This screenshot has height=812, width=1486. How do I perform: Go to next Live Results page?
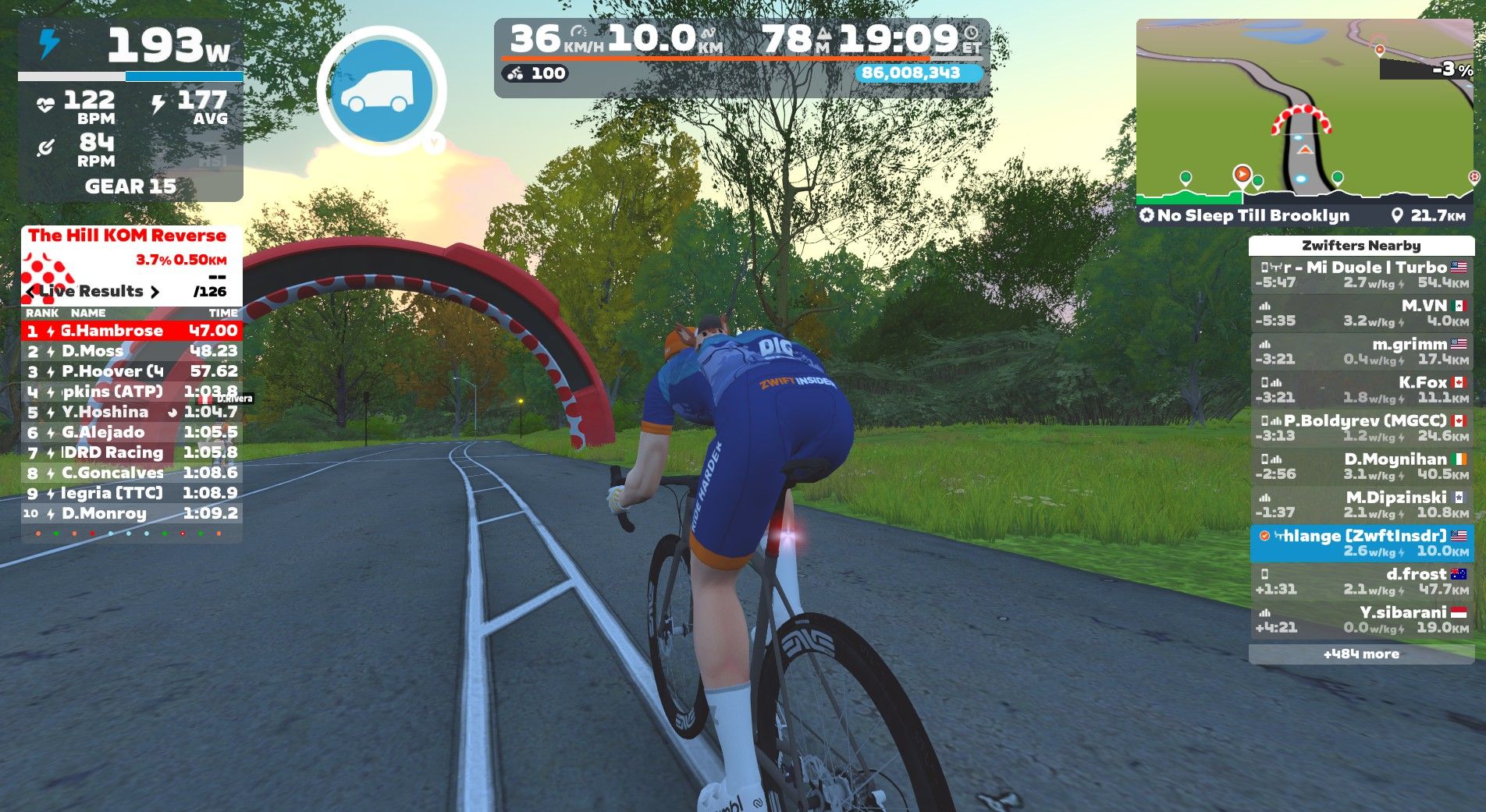(155, 292)
